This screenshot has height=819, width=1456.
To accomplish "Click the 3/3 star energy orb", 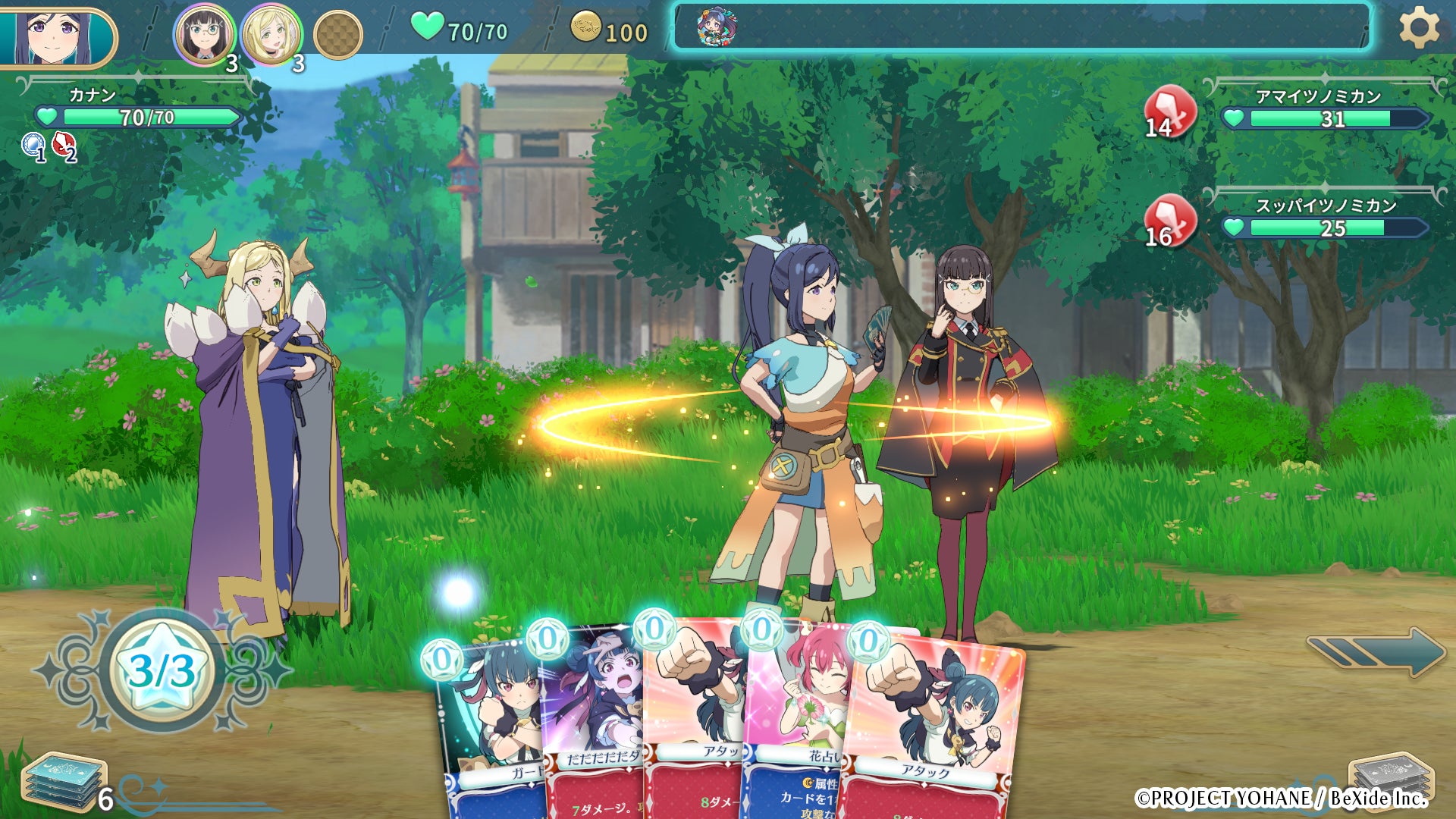I will click(x=162, y=670).
